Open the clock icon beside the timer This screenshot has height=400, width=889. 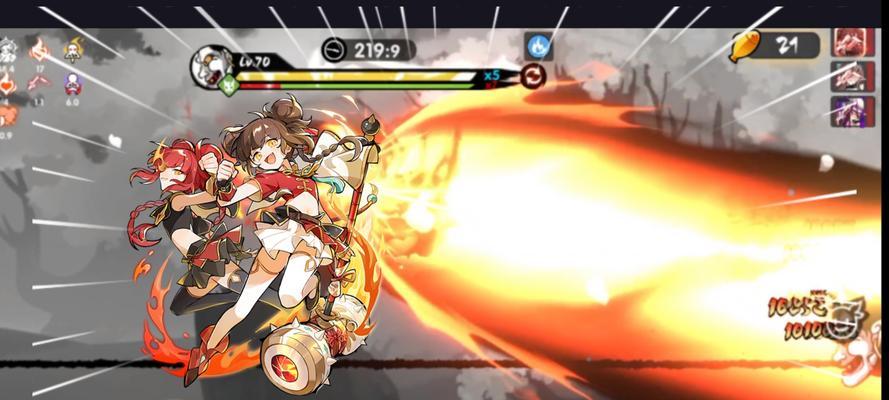pos(334,49)
